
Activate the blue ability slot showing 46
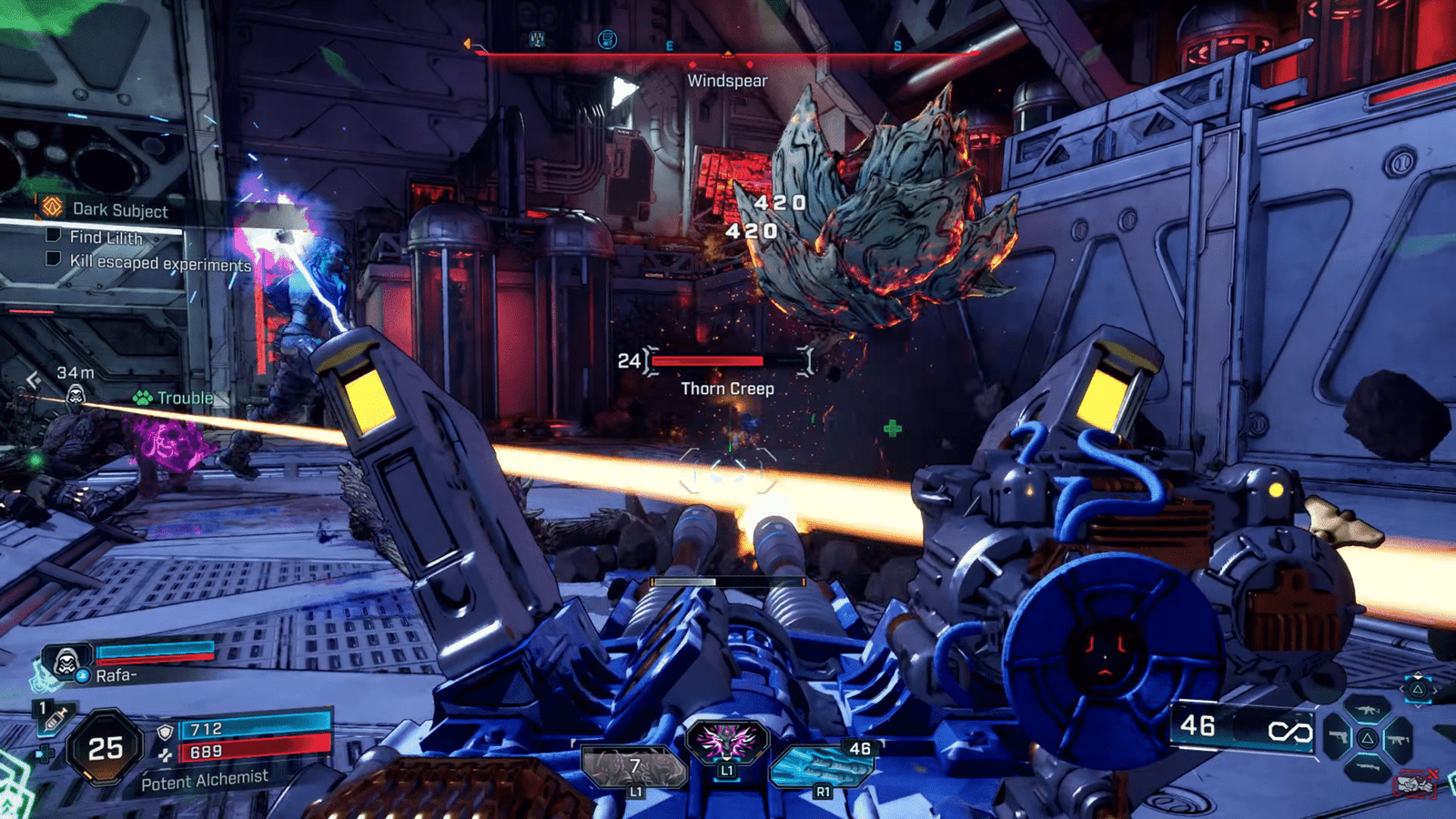point(823,764)
